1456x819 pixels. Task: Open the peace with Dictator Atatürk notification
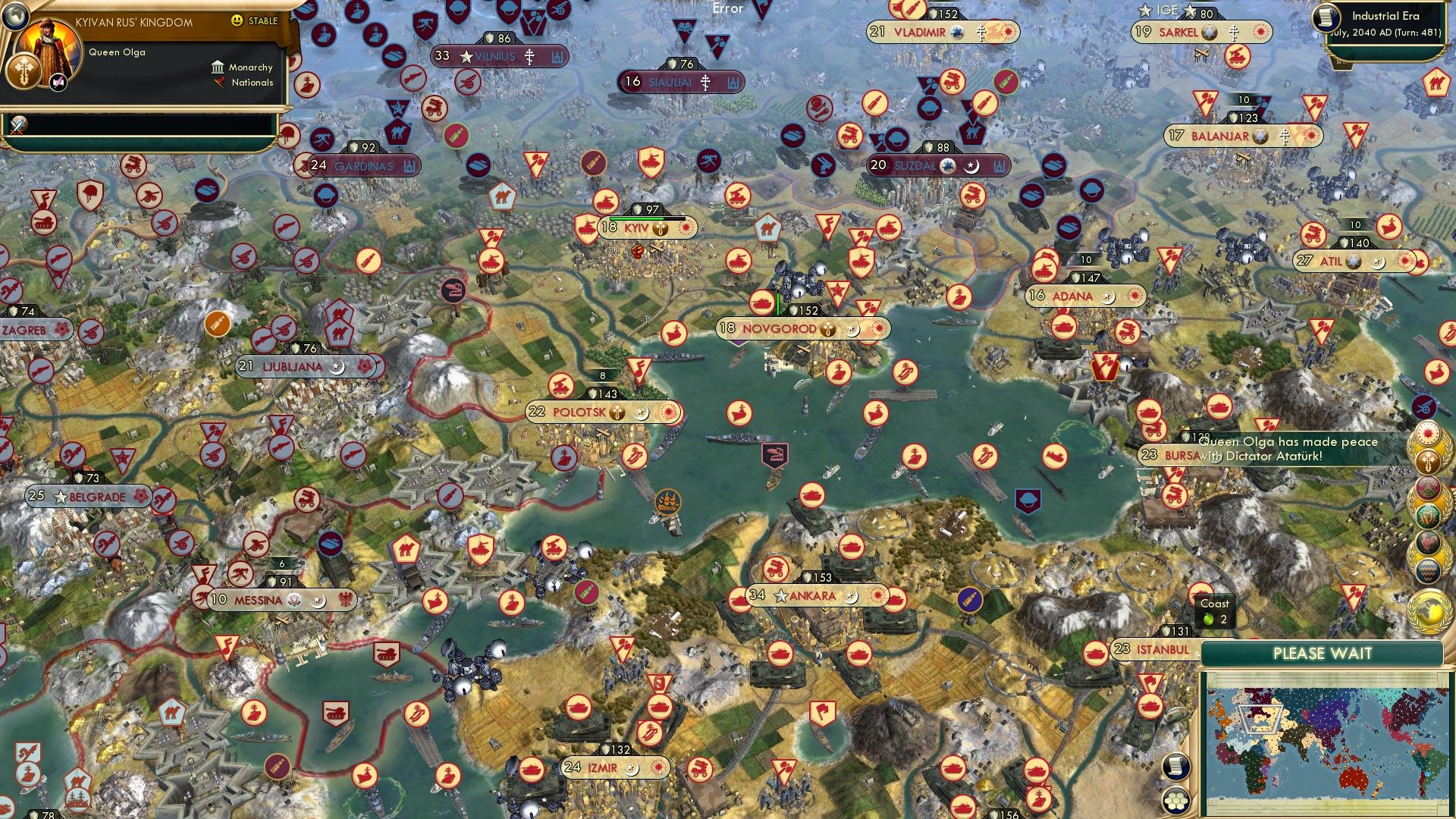click(x=1289, y=447)
